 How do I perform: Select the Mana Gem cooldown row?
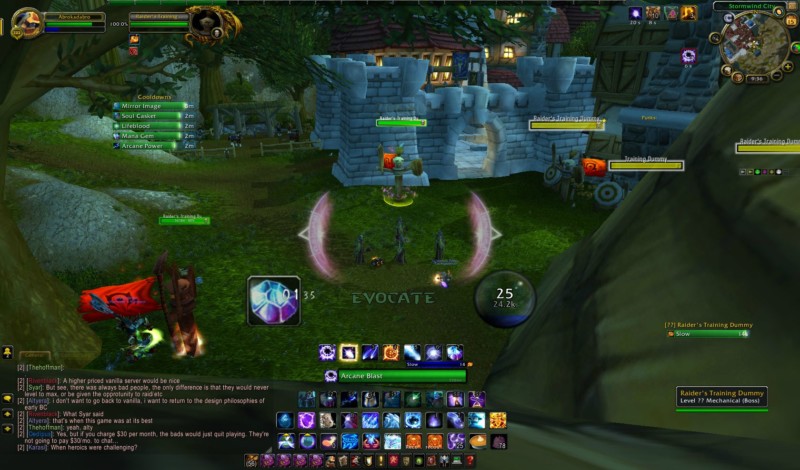point(148,135)
